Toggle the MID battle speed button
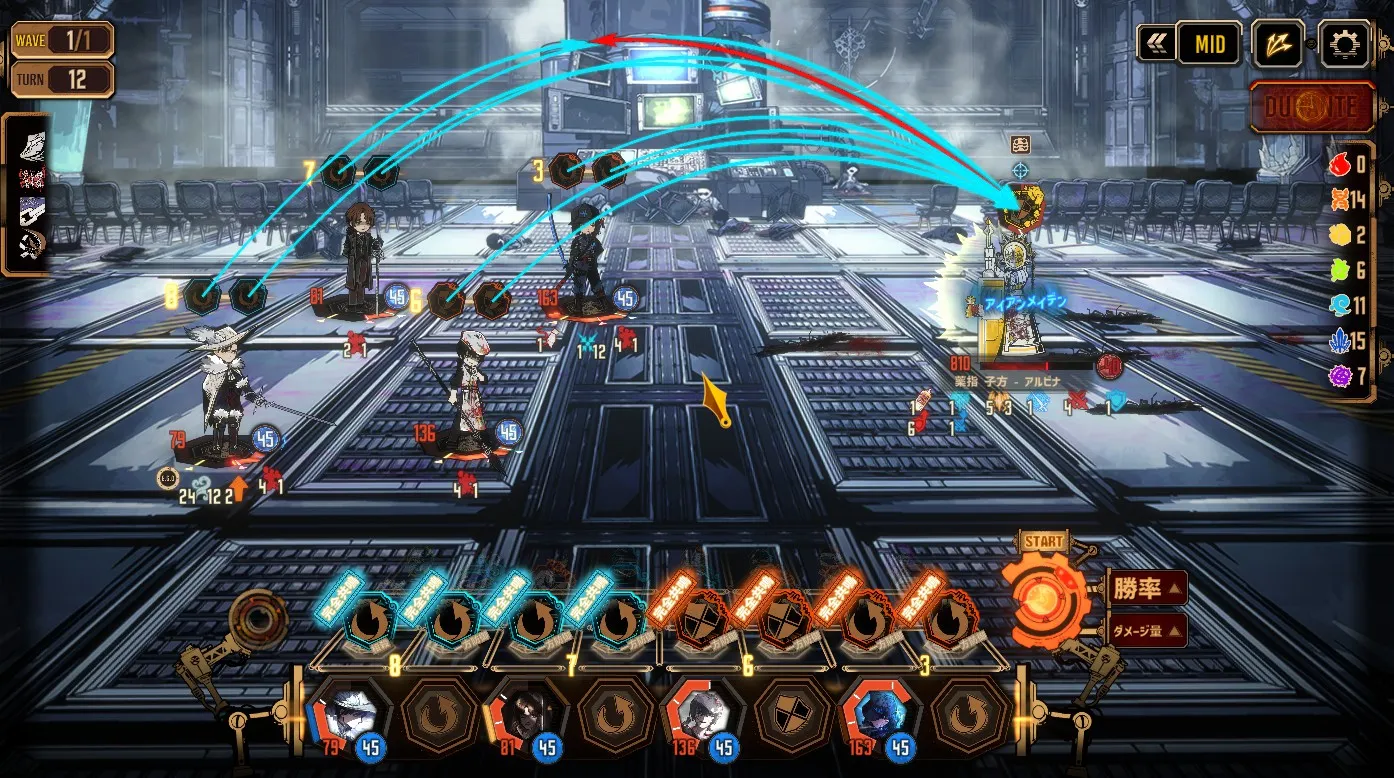 point(1208,44)
